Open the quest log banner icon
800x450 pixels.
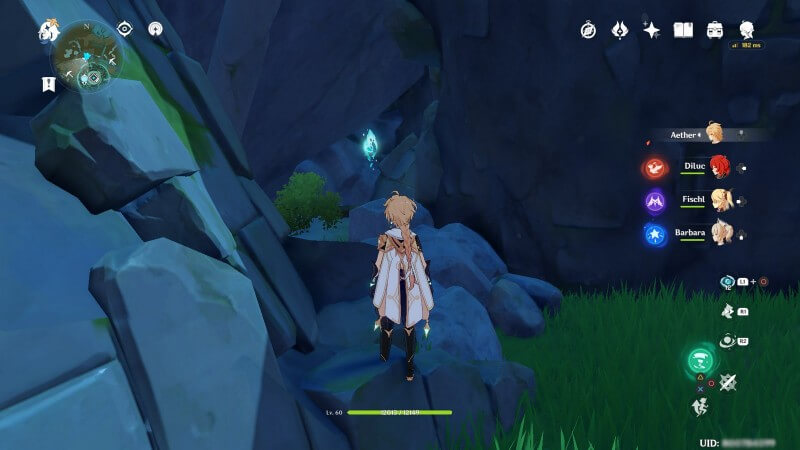click(x=48, y=84)
